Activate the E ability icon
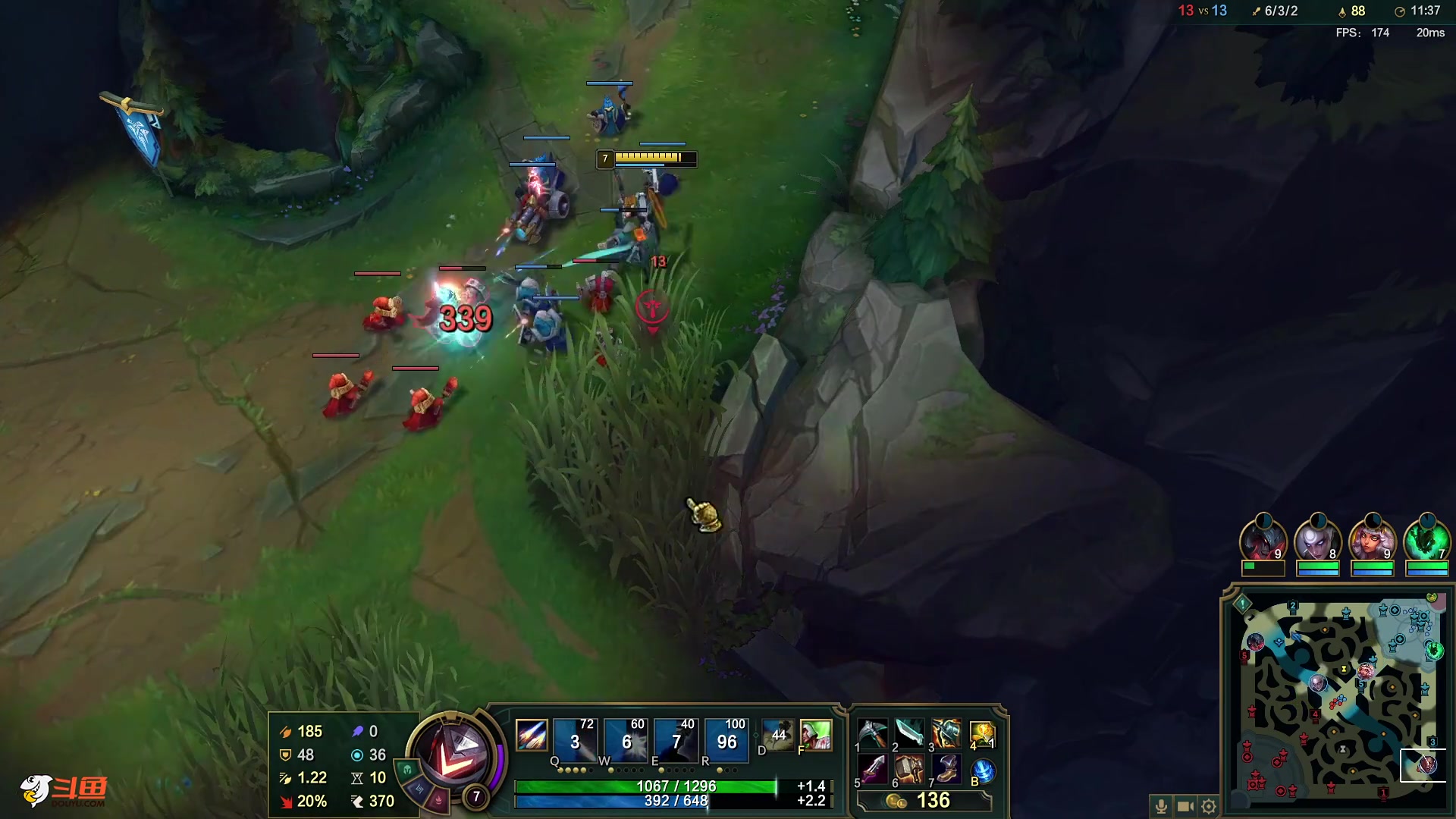The width and height of the screenshot is (1456, 819). tap(676, 738)
